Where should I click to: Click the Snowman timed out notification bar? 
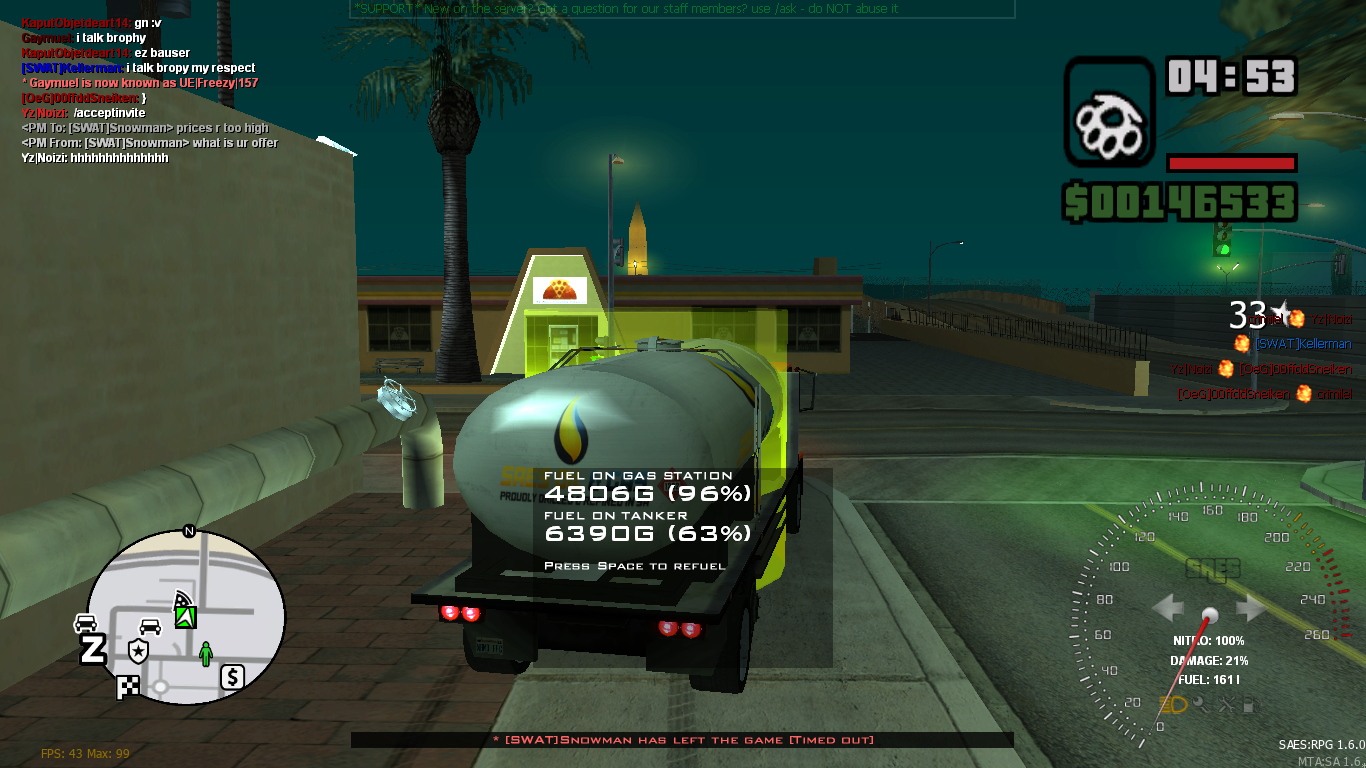click(x=683, y=740)
